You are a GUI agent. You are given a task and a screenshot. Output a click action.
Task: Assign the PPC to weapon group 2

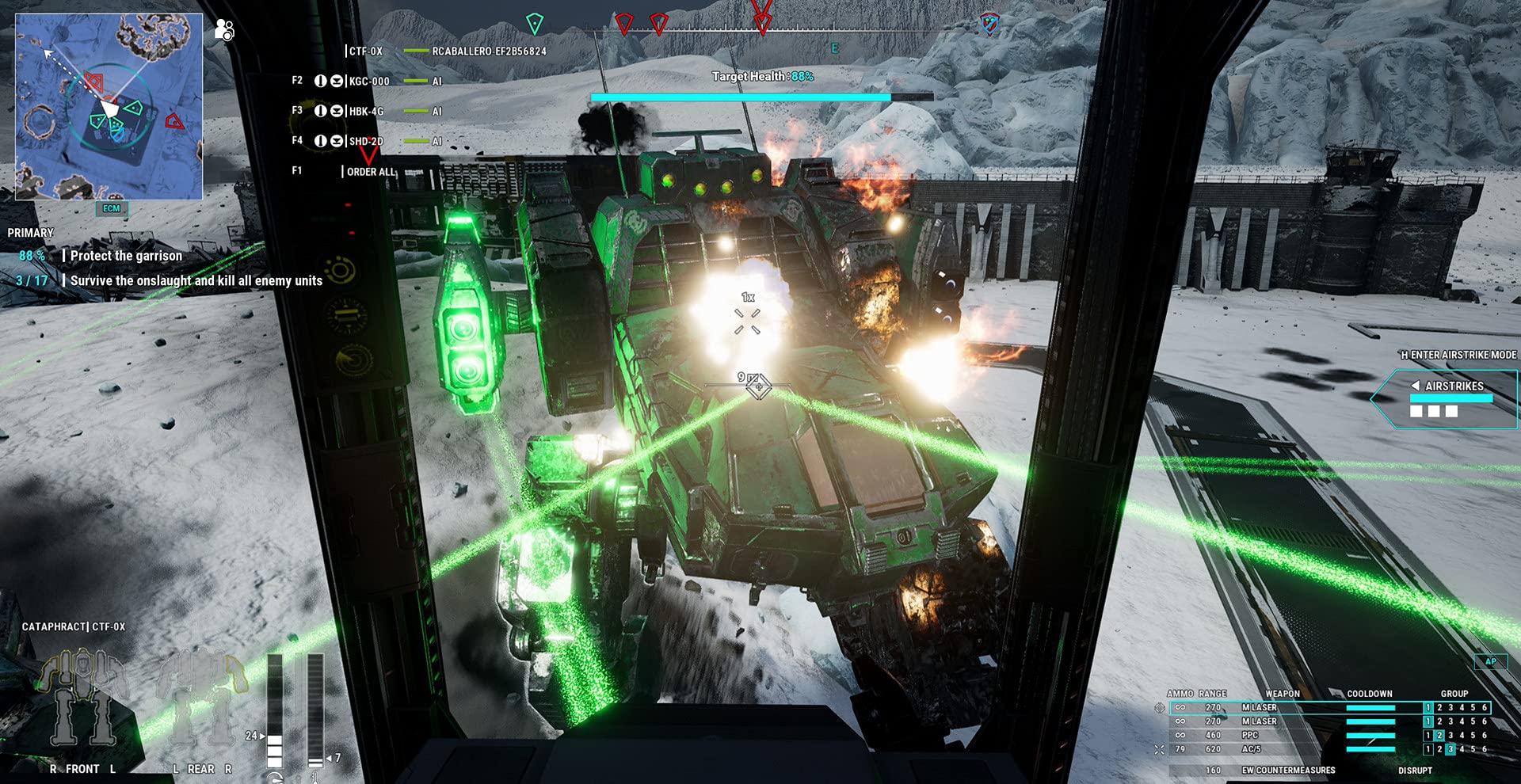(x=1439, y=734)
